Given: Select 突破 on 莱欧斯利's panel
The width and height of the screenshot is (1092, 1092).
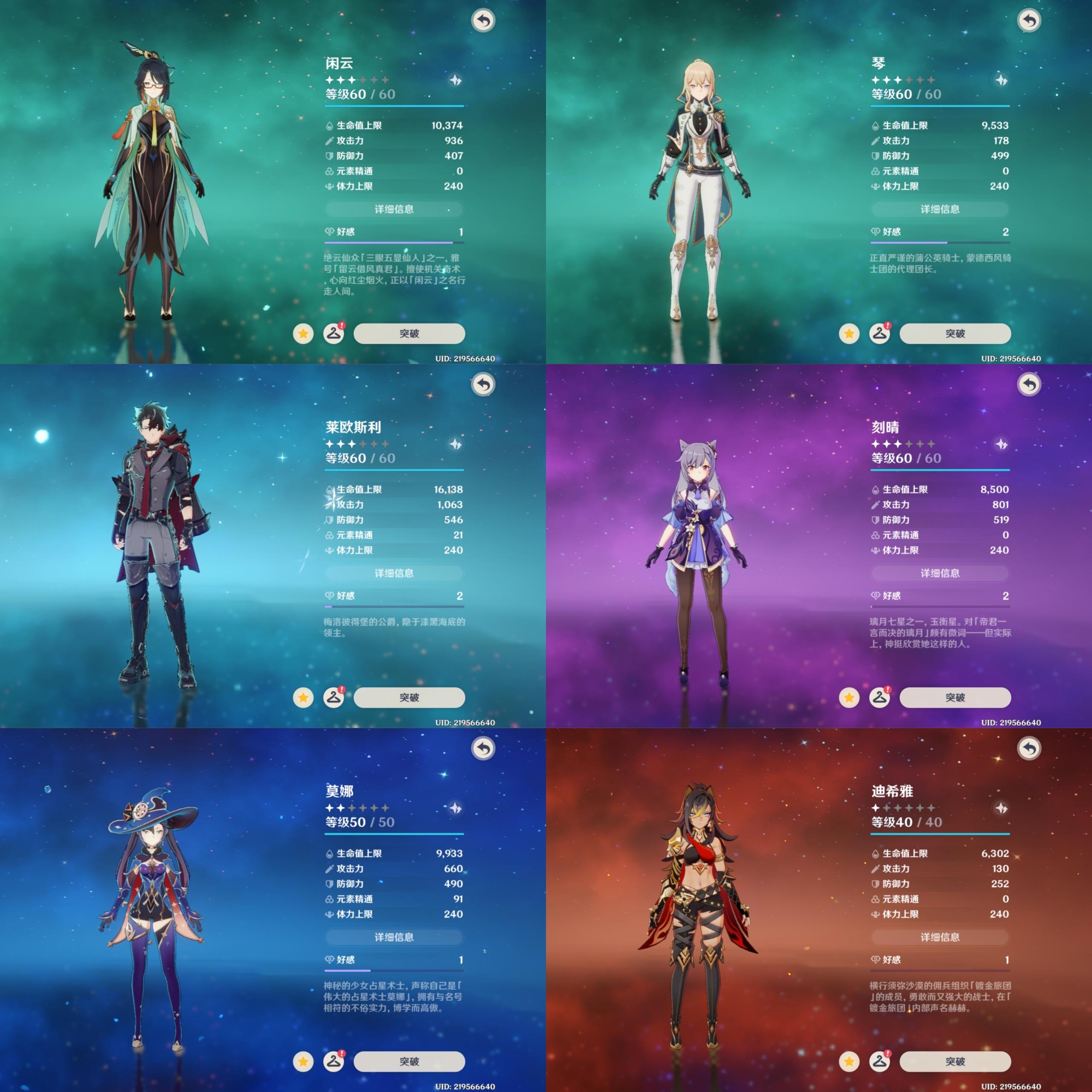Looking at the screenshot, I should (409, 697).
